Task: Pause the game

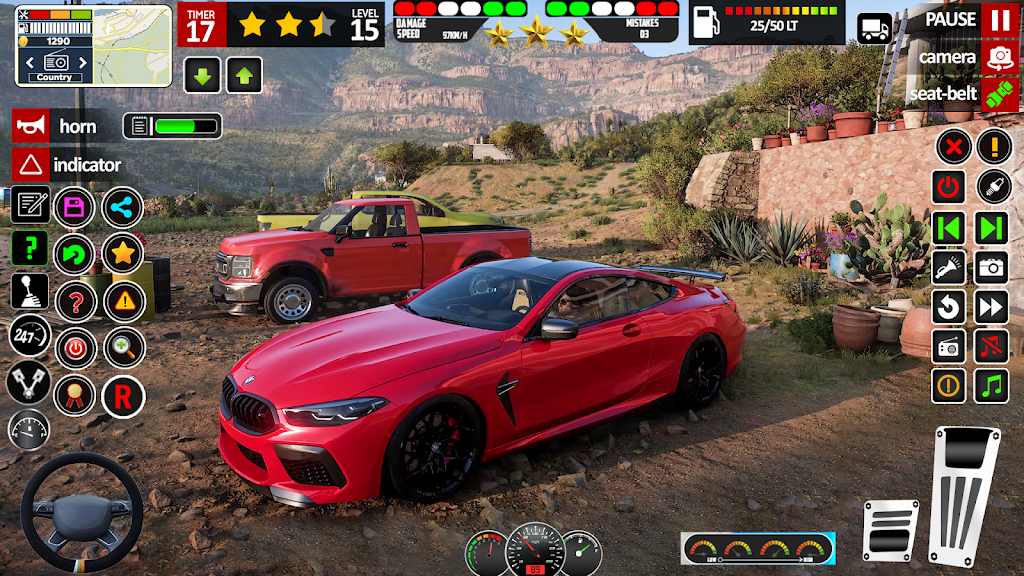Action: [x=999, y=19]
